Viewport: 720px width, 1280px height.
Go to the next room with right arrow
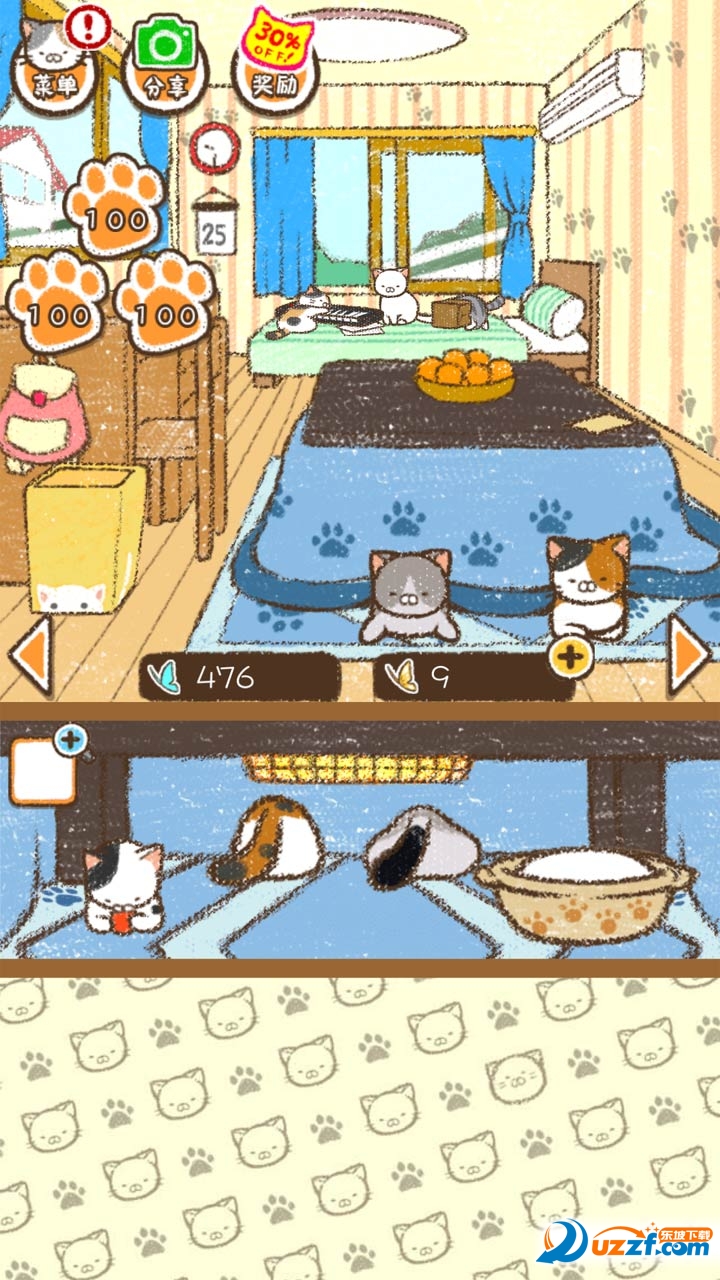click(x=689, y=655)
